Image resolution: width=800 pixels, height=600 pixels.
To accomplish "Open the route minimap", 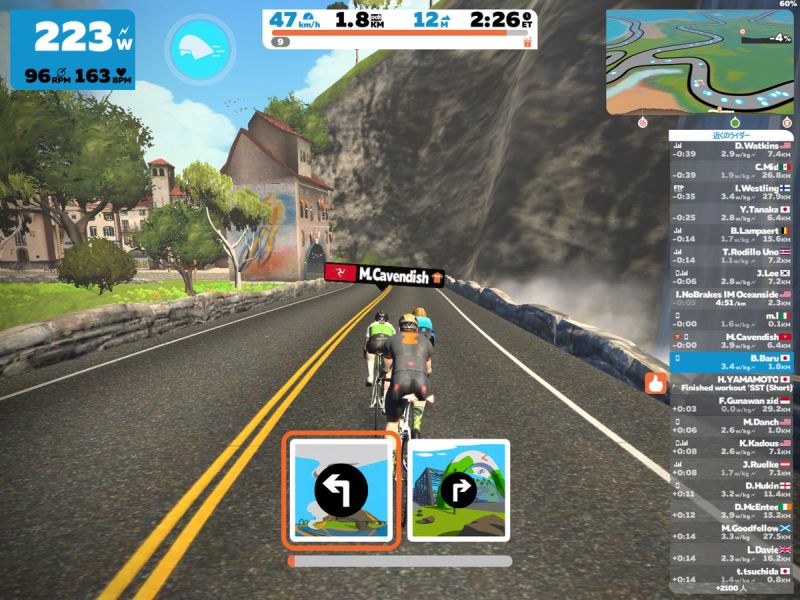I will pos(698,61).
